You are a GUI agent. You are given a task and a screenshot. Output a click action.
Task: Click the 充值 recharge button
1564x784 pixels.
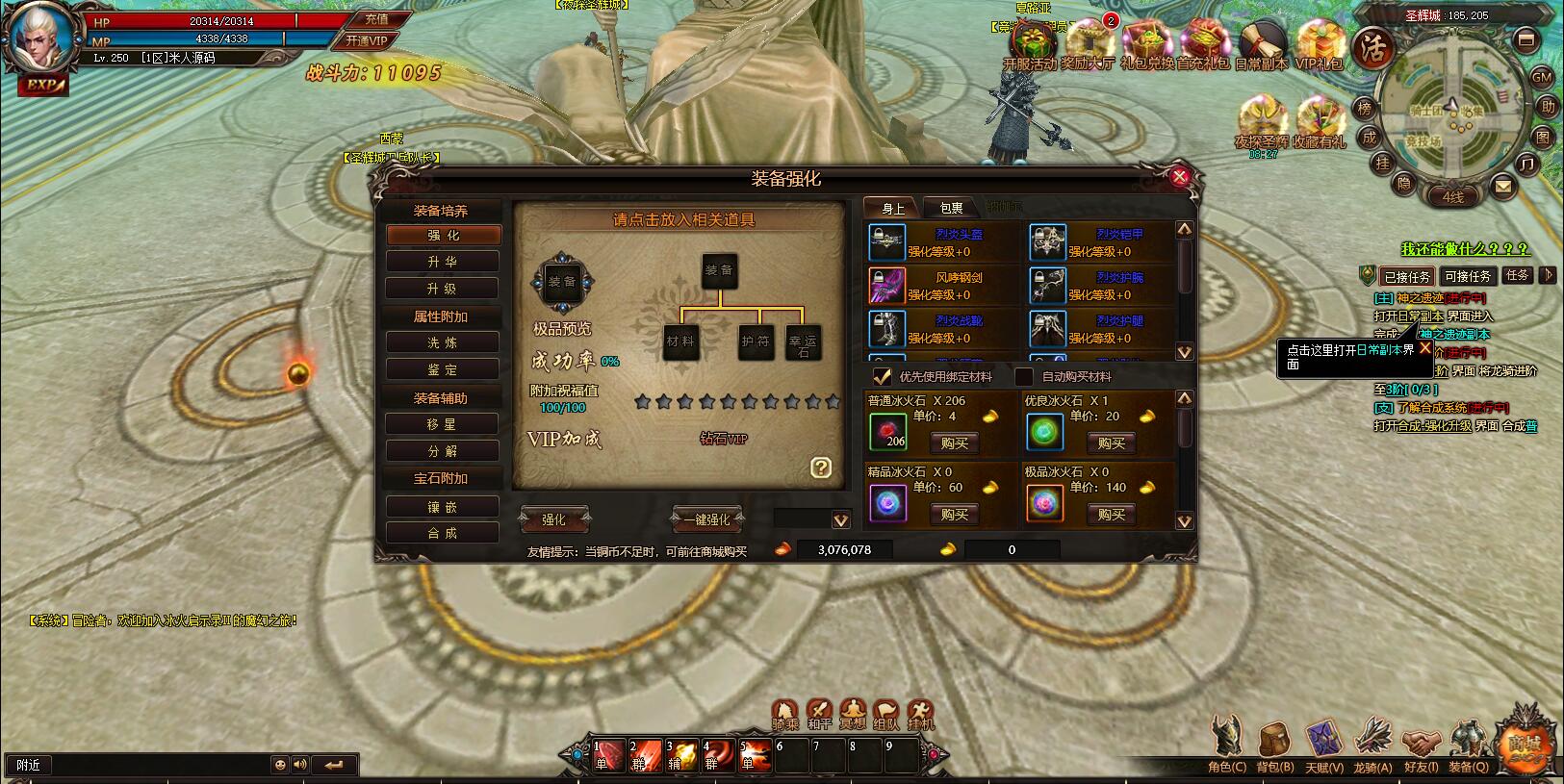click(x=376, y=19)
